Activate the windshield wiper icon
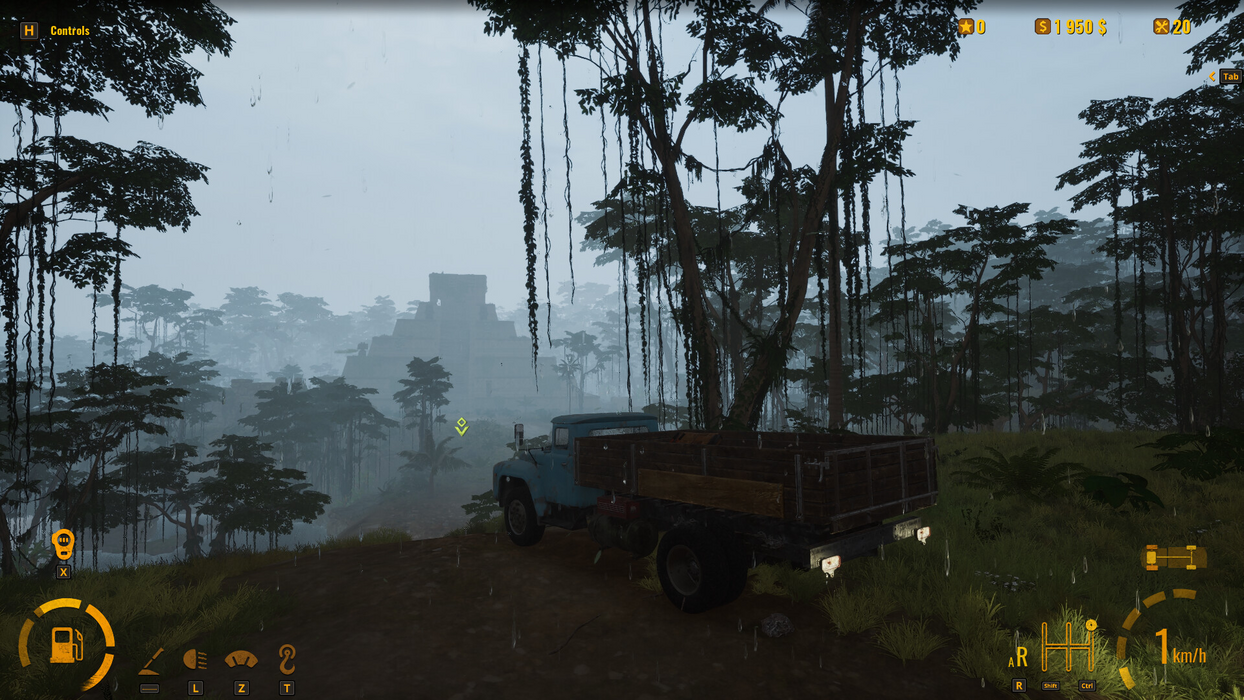The width and height of the screenshot is (1244, 700). tap(241, 660)
